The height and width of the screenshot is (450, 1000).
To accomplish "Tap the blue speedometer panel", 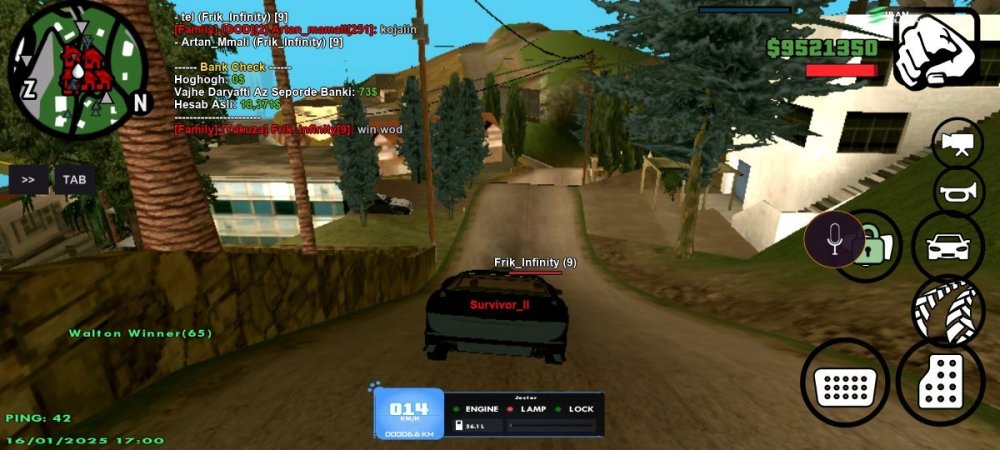I will click(x=409, y=413).
